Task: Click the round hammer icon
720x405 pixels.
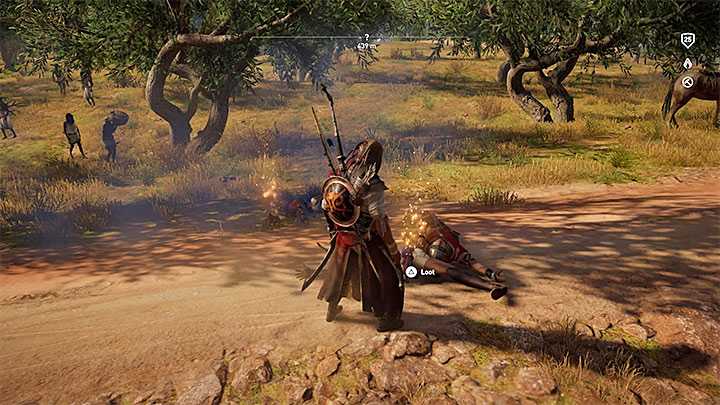Action: 687,82
